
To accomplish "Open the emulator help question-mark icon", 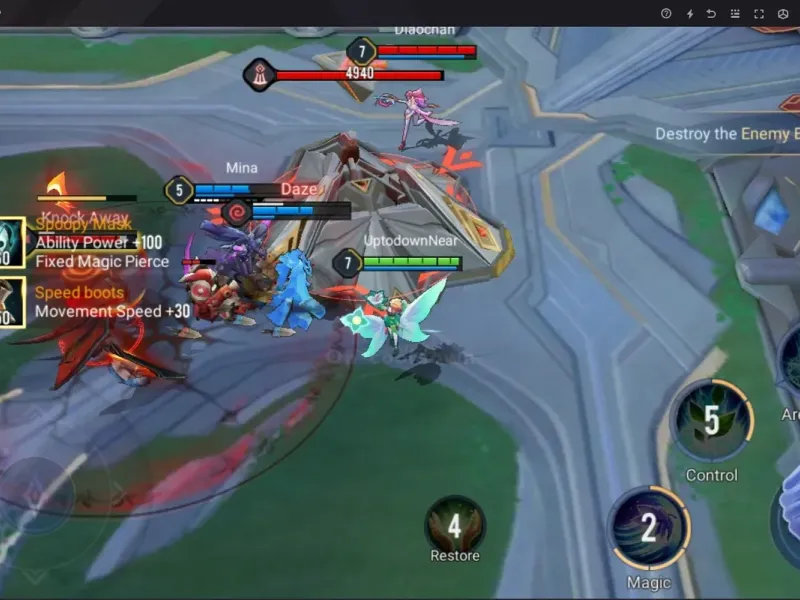I will click(x=666, y=13).
